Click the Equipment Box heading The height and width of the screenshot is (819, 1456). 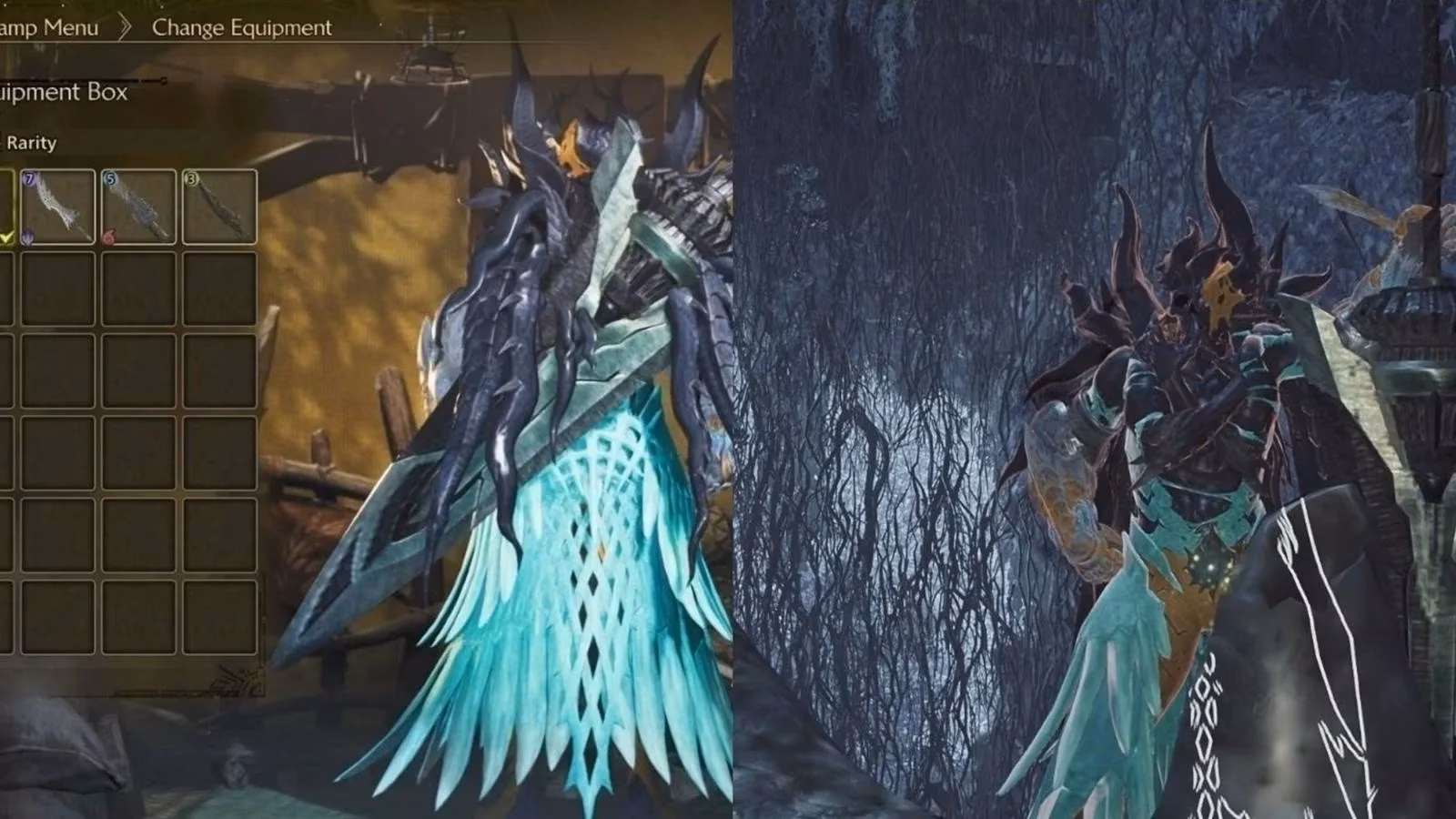(66, 94)
